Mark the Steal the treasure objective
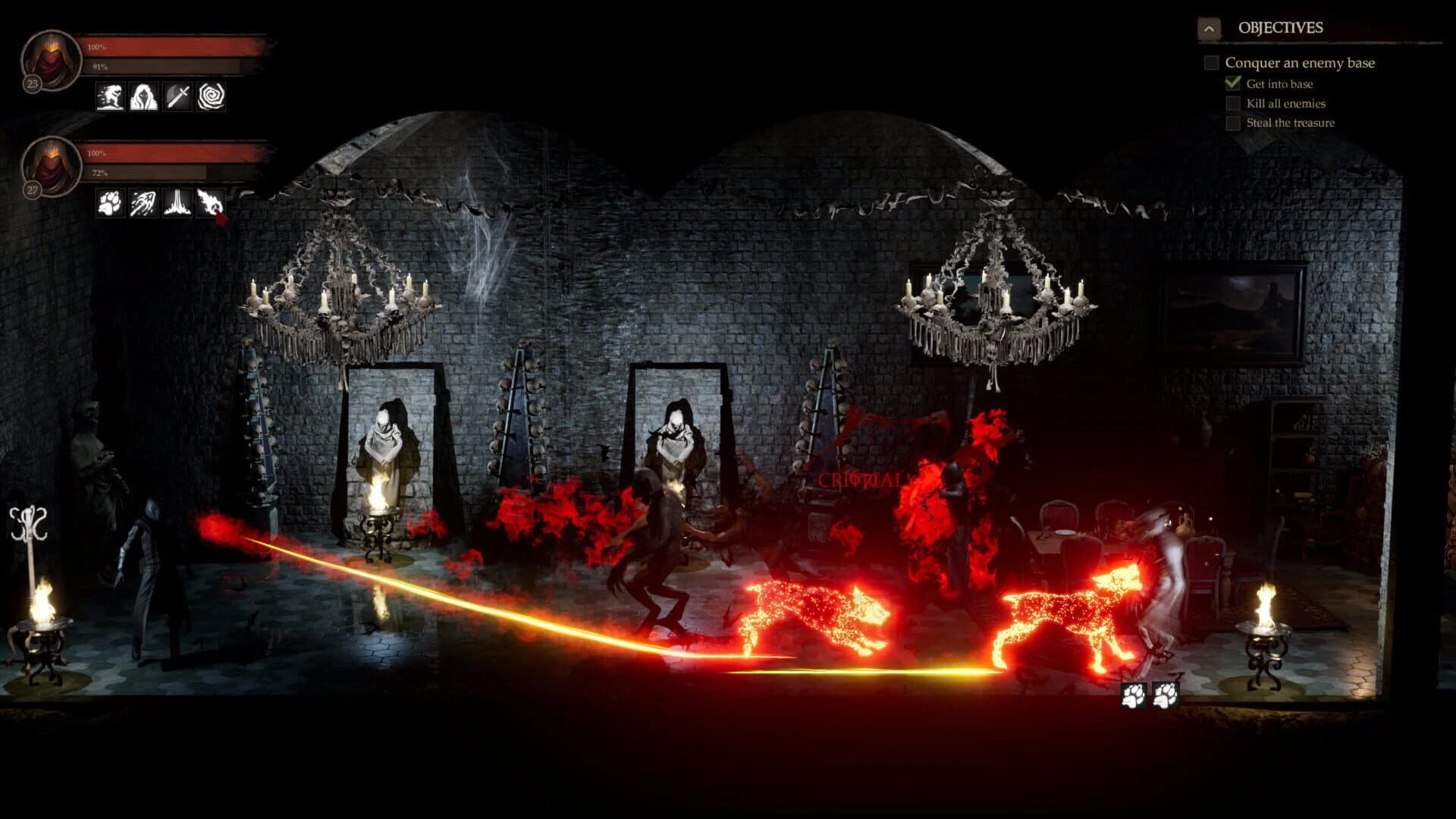 [1232, 123]
